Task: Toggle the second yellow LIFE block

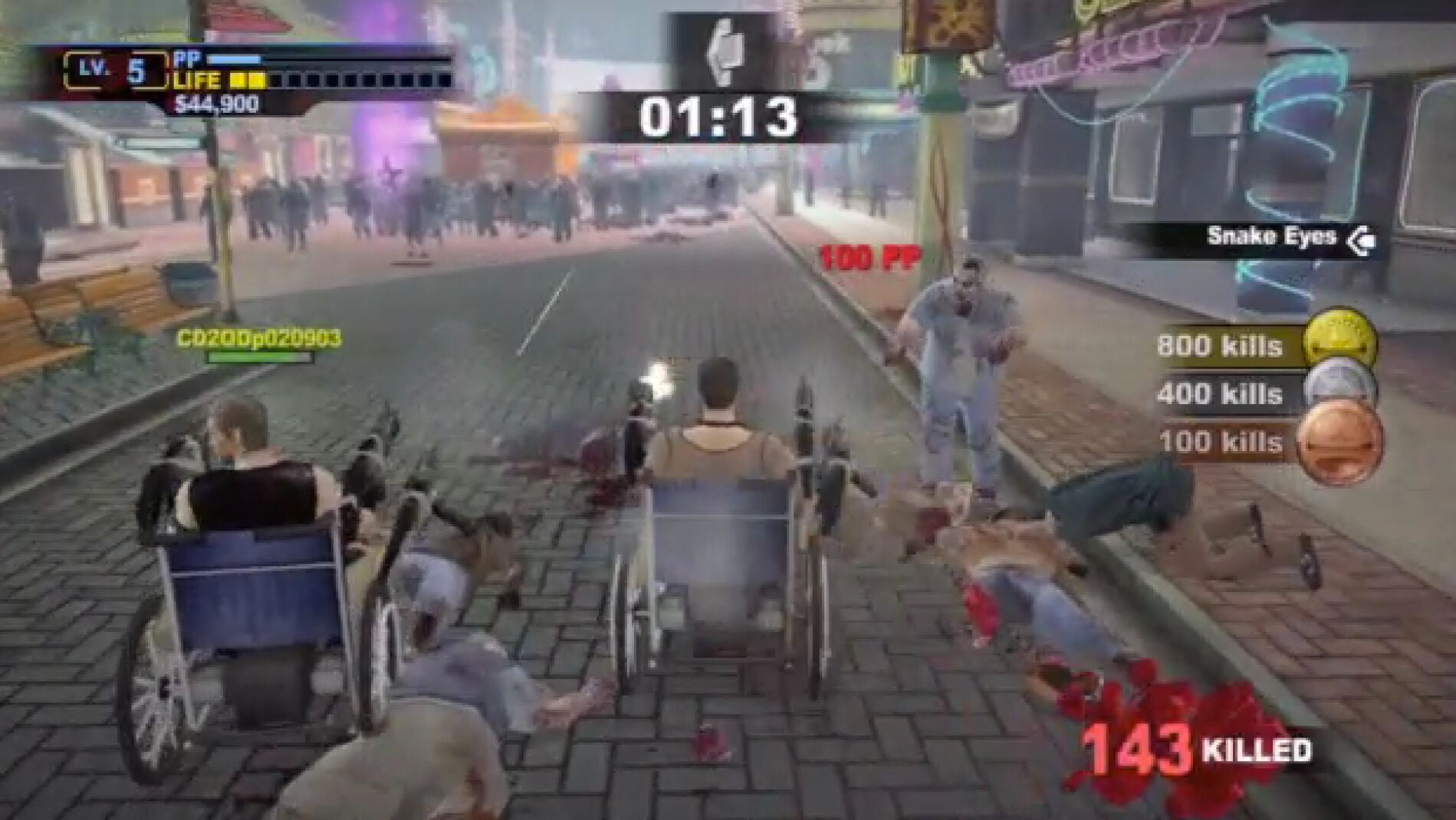Action: coord(256,79)
